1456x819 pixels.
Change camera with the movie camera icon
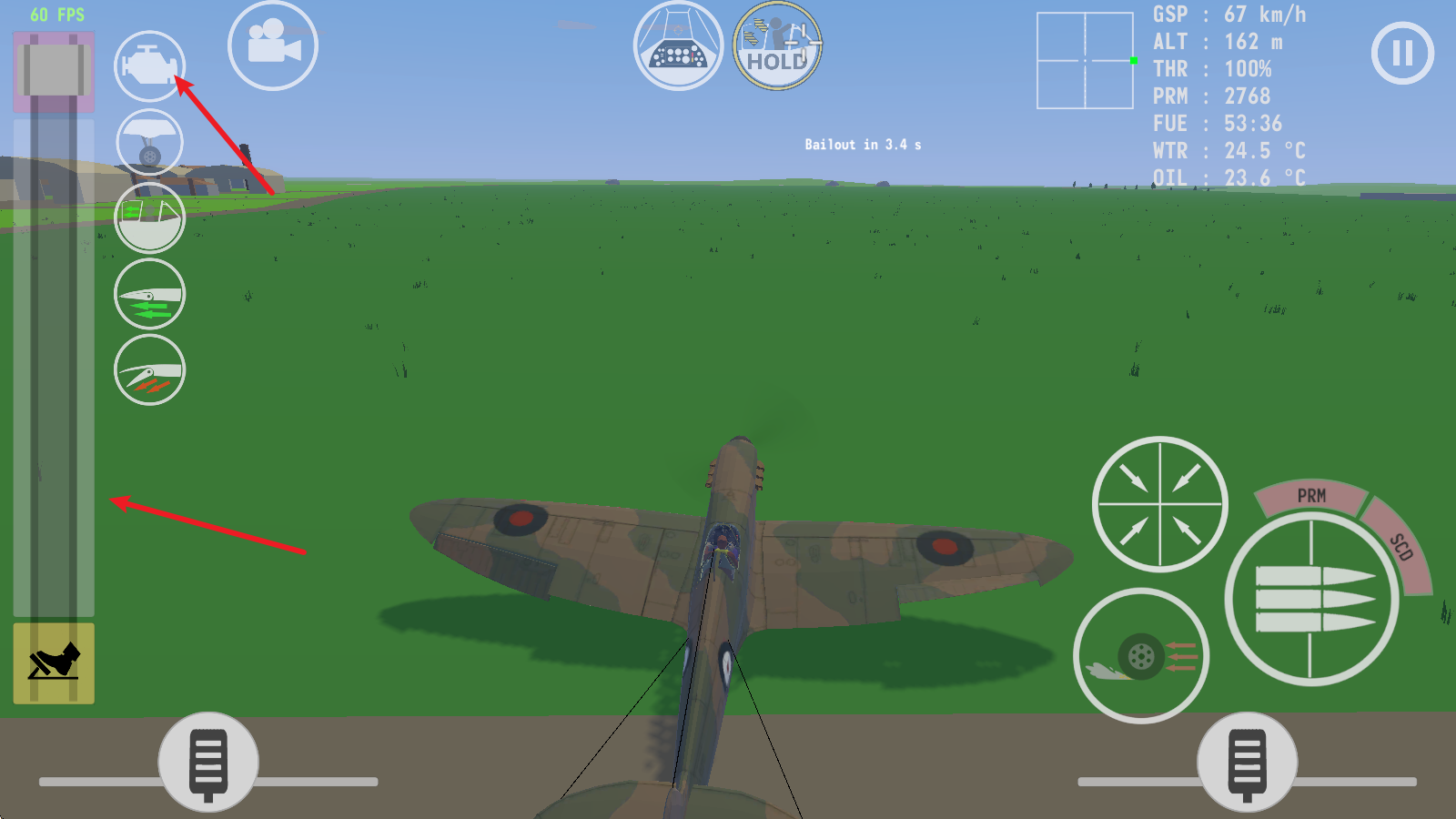click(272, 47)
